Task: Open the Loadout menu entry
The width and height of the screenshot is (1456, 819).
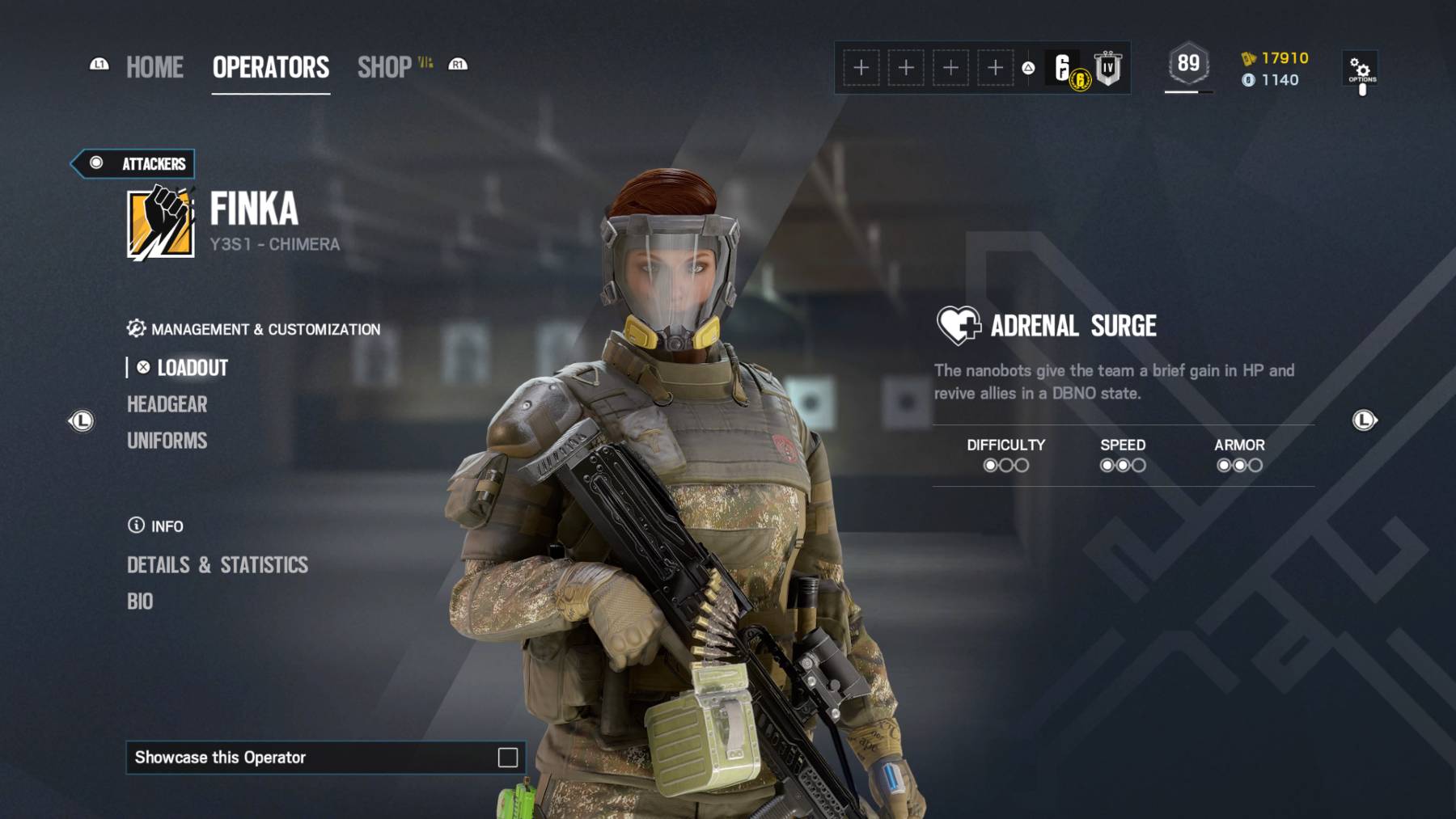Action: click(x=193, y=368)
